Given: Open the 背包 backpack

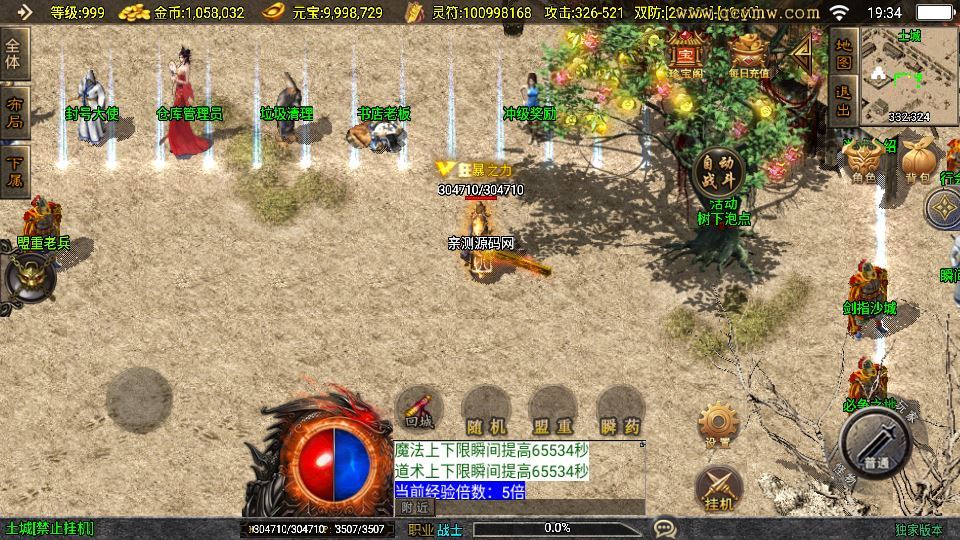Looking at the screenshot, I should [x=917, y=162].
